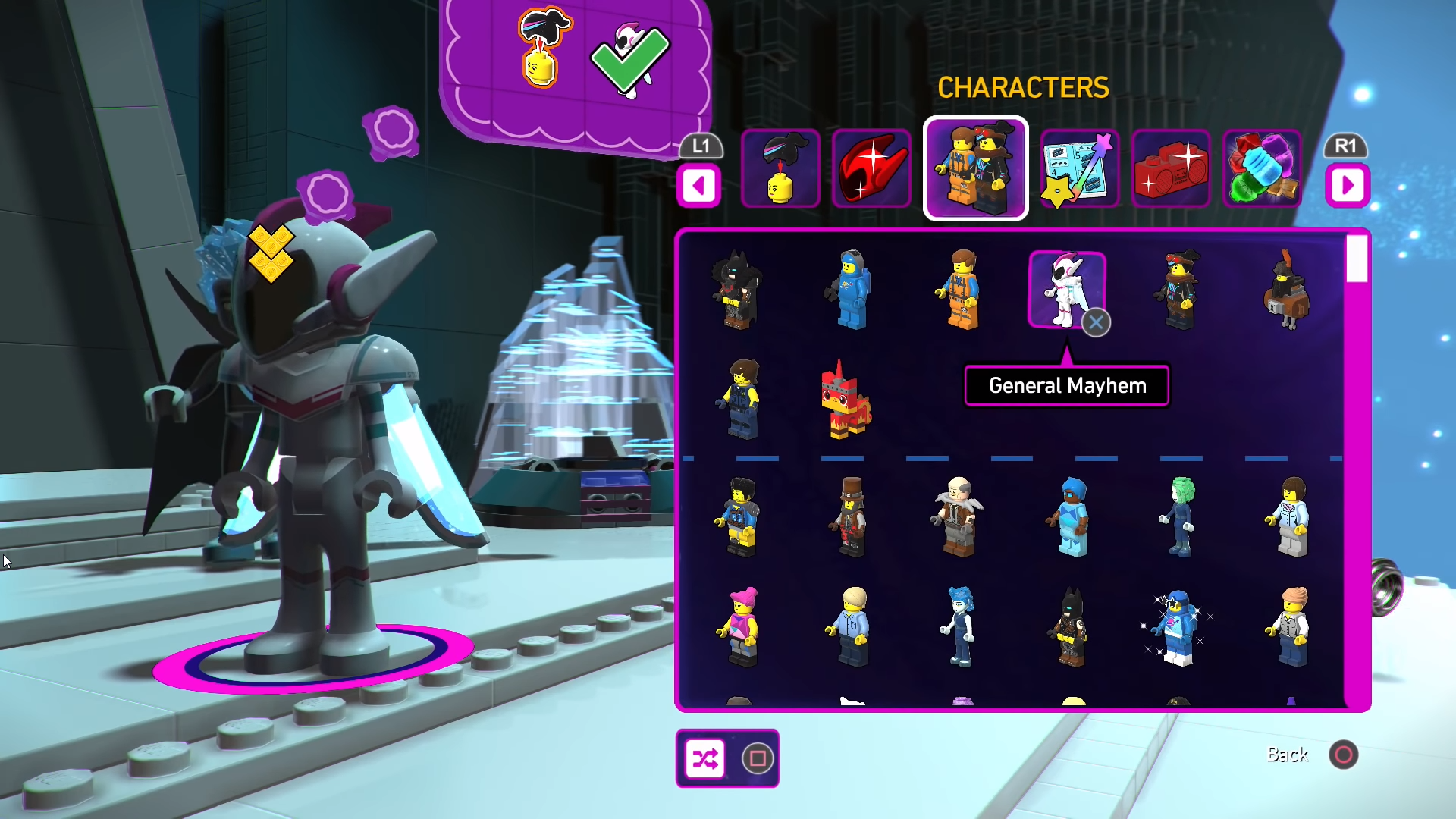The image size is (1456, 819).
Task: Select the Unikitty character
Action: tap(845, 400)
